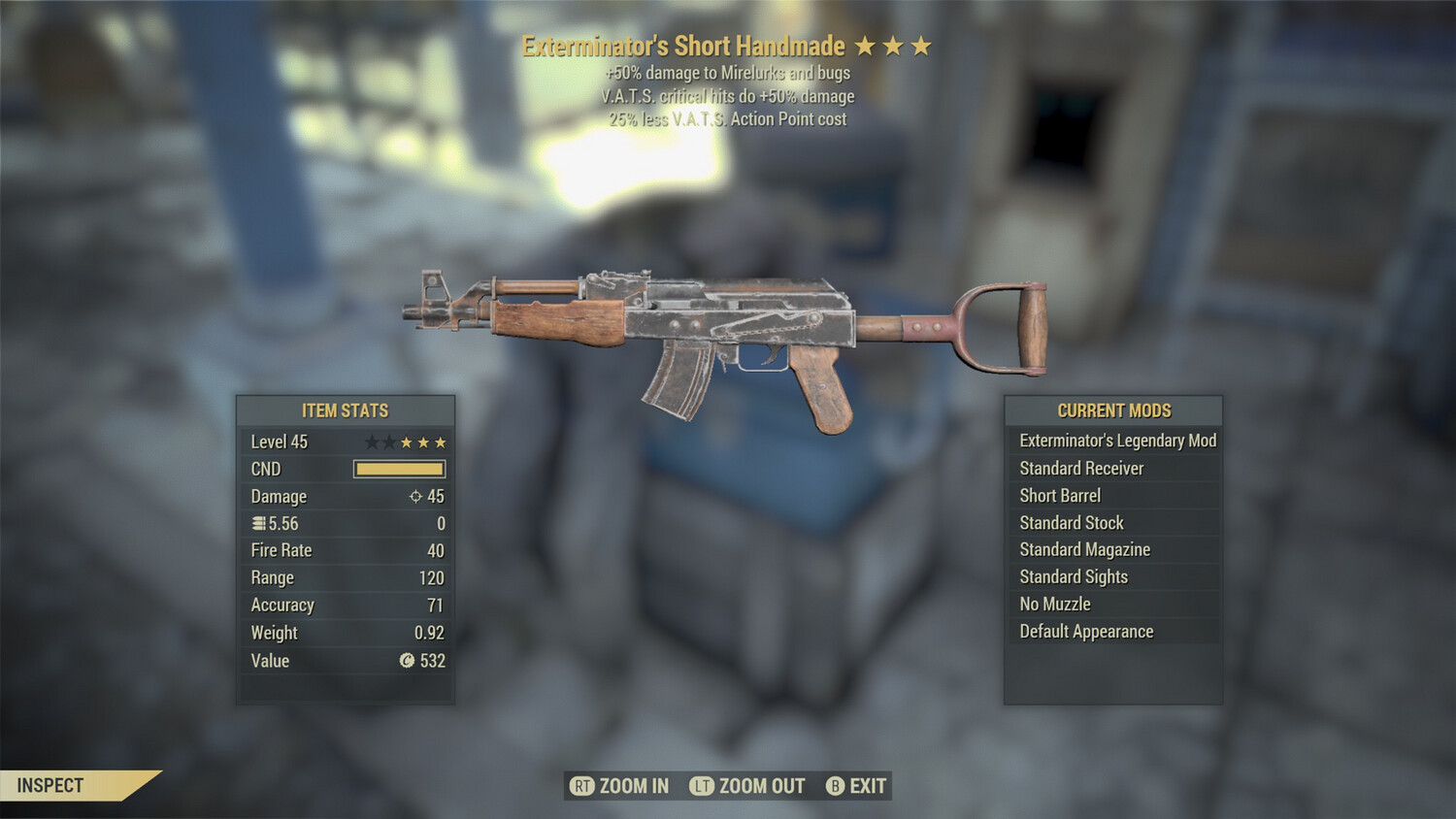Click the B controller button prompt
Screen dimensions: 1456x819
pyautogui.click(x=835, y=786)
